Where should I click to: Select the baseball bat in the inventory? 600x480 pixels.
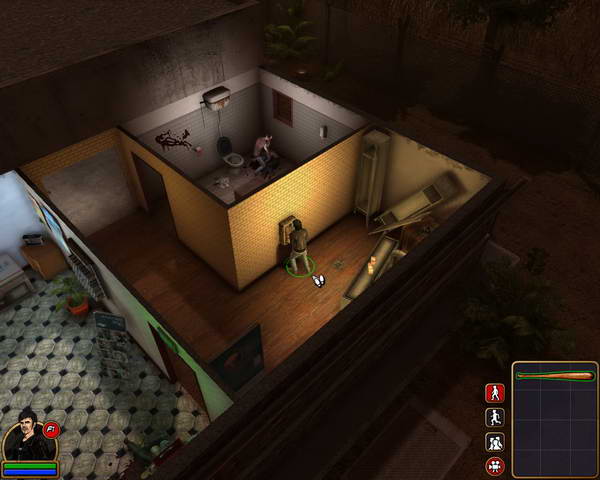click(x=554, y=376)
